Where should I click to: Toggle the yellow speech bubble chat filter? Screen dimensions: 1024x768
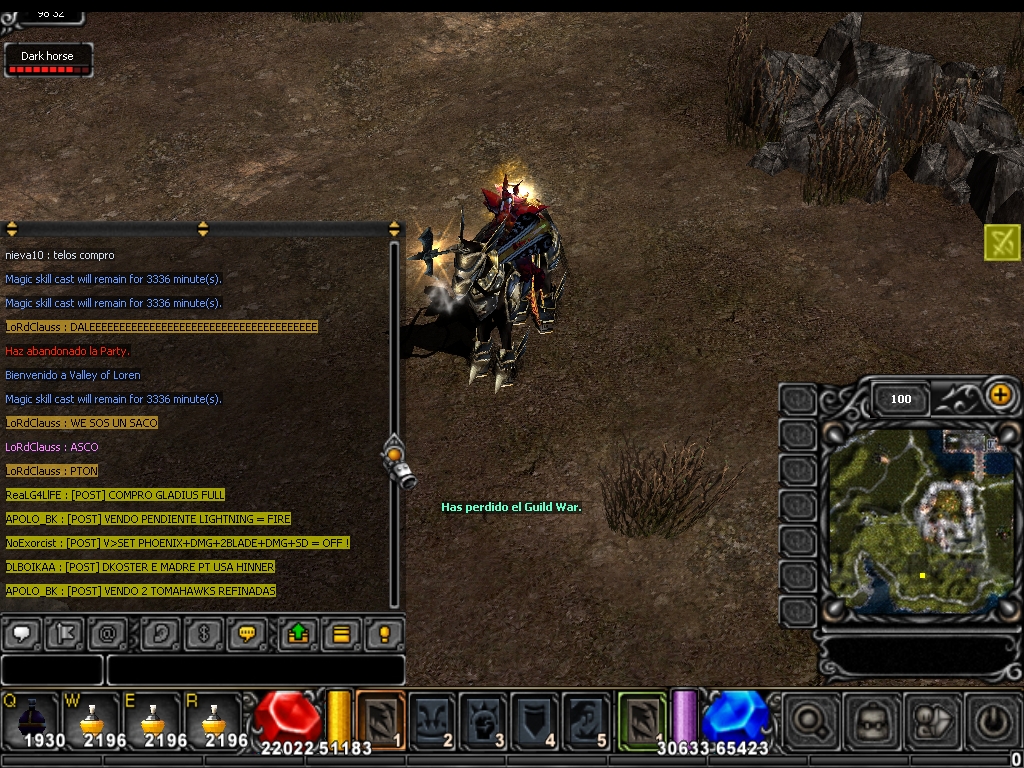(248, 634)
